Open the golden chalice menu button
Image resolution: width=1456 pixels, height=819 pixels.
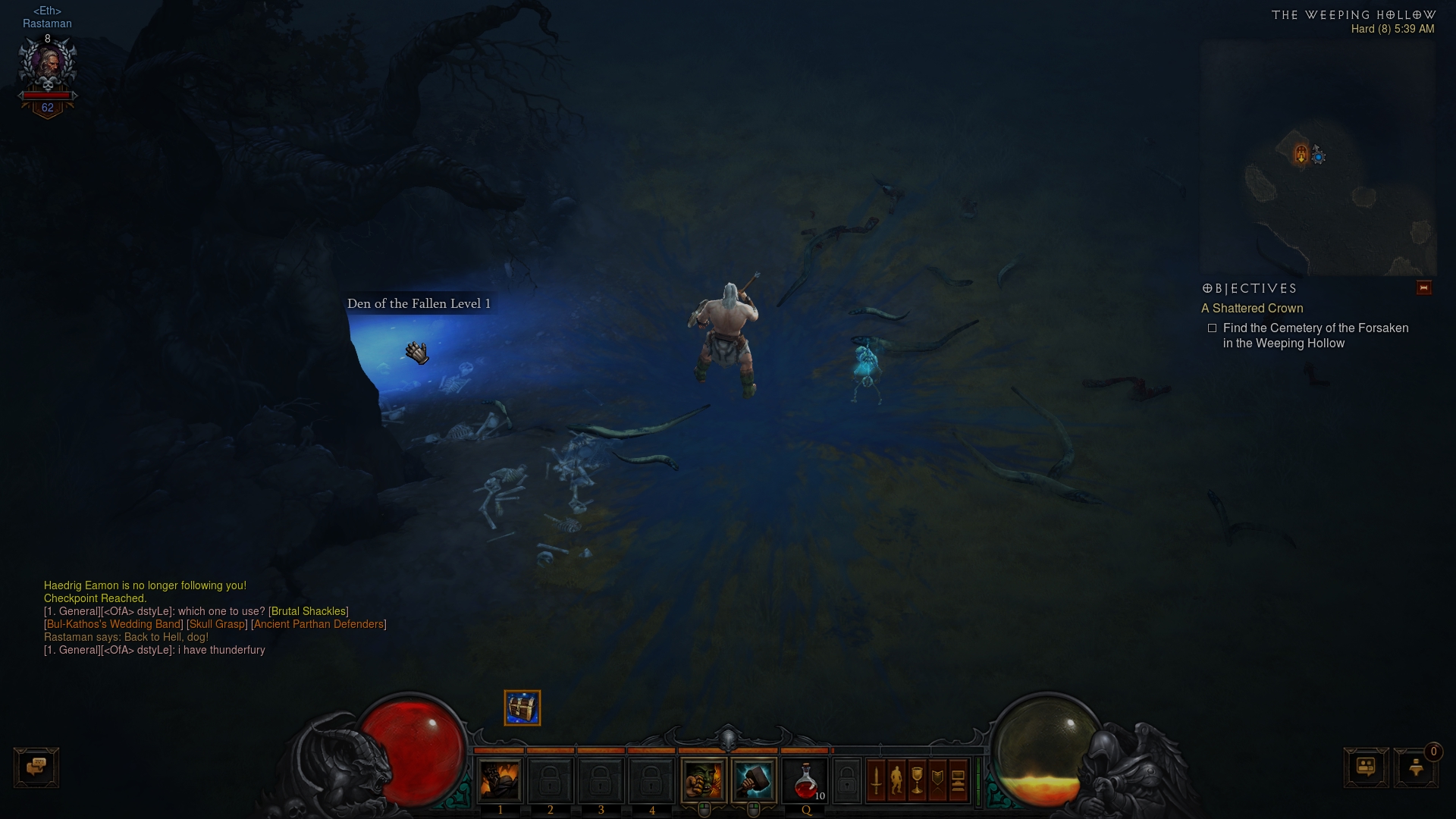pos(917,780)
